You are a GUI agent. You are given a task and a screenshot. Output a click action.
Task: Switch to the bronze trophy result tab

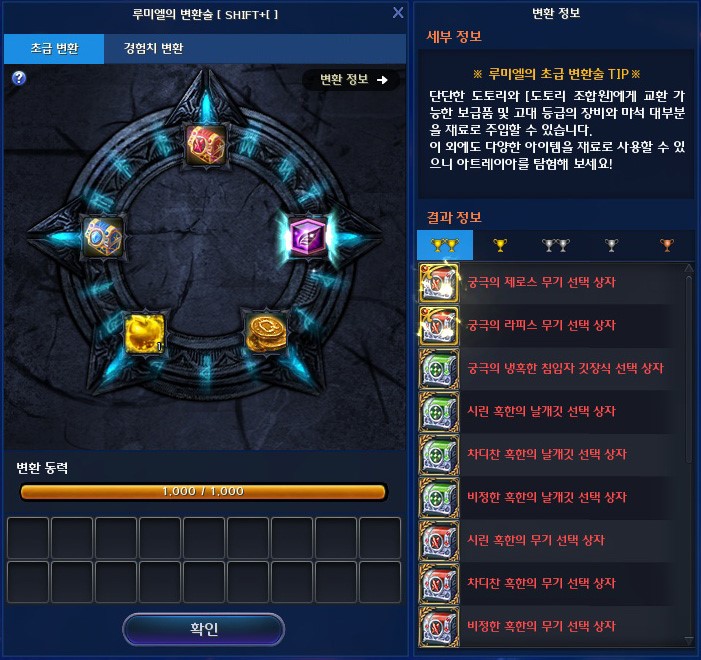(666, 245)
